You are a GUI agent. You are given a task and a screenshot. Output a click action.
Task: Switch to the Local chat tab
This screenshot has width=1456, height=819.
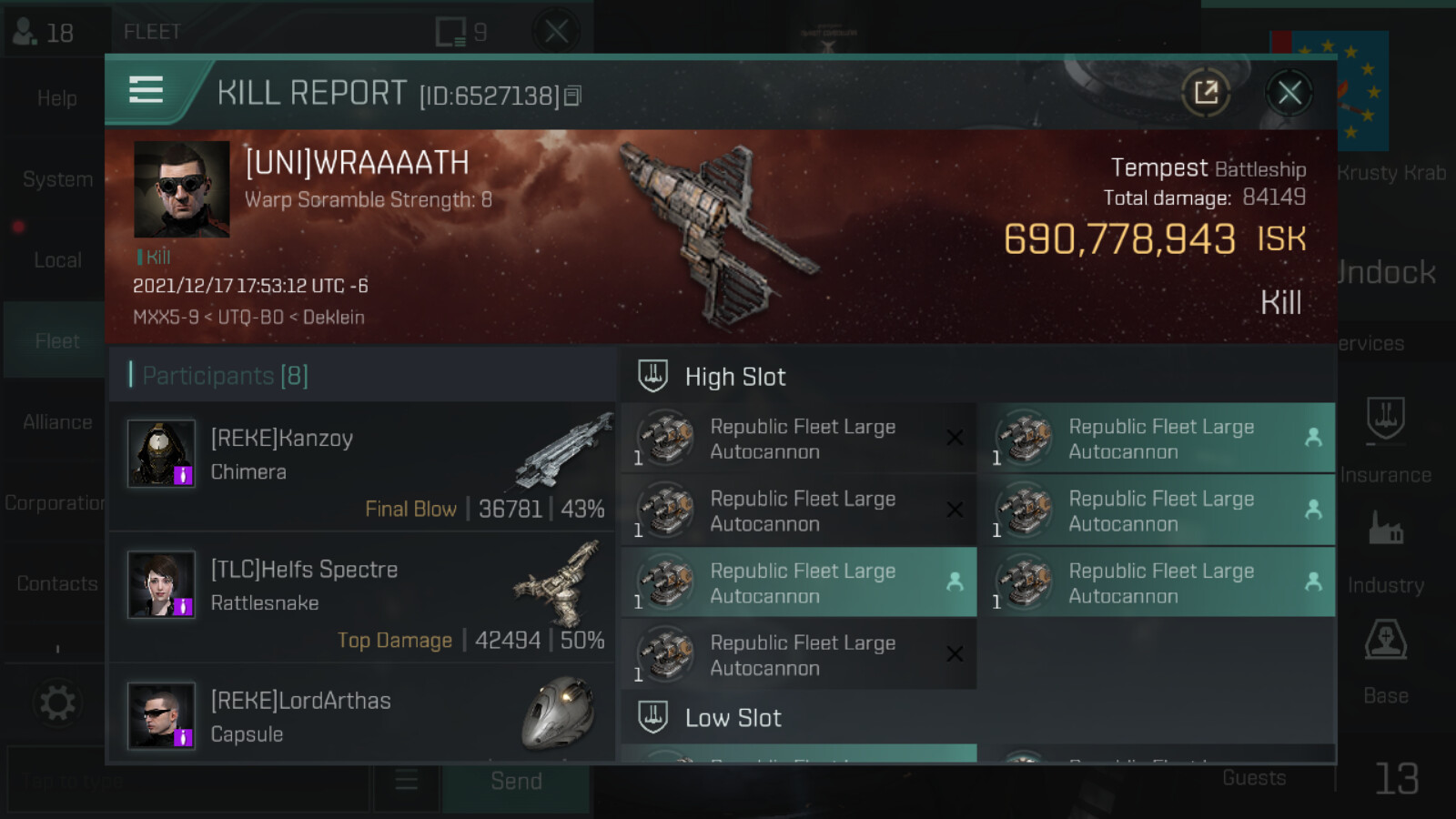pos(57,260)
